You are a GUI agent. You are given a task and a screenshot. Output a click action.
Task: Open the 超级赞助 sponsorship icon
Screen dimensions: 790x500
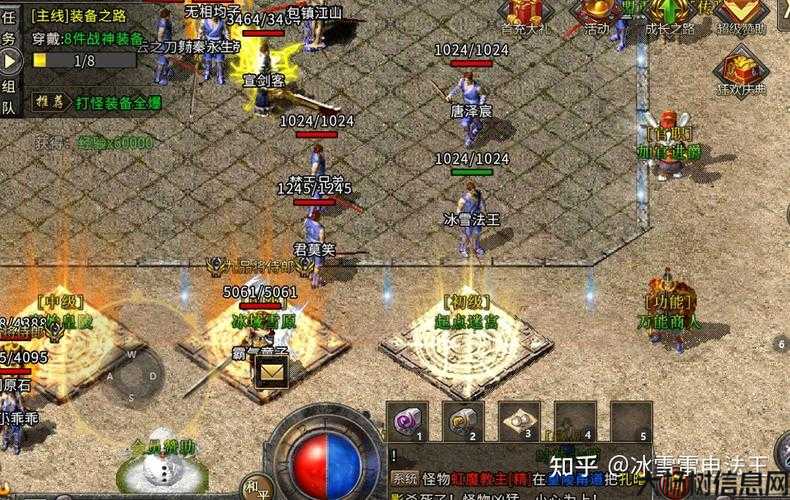(x=742, y=14)
